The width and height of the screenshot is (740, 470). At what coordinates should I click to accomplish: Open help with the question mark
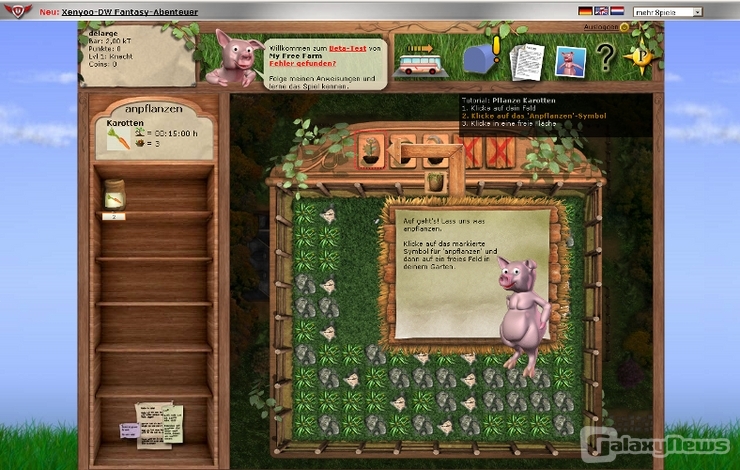(x=605, y=57)
